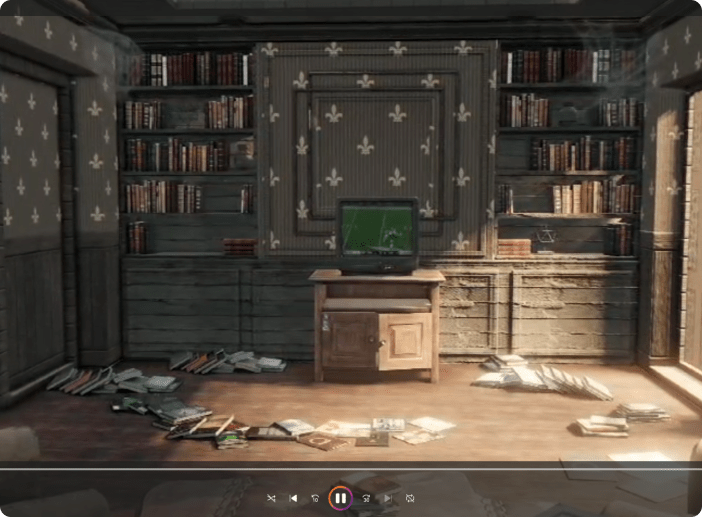Toggle the repeat button
Image resolution: width=702 pixels, height=517 pixels.
[x=410, y=497]
